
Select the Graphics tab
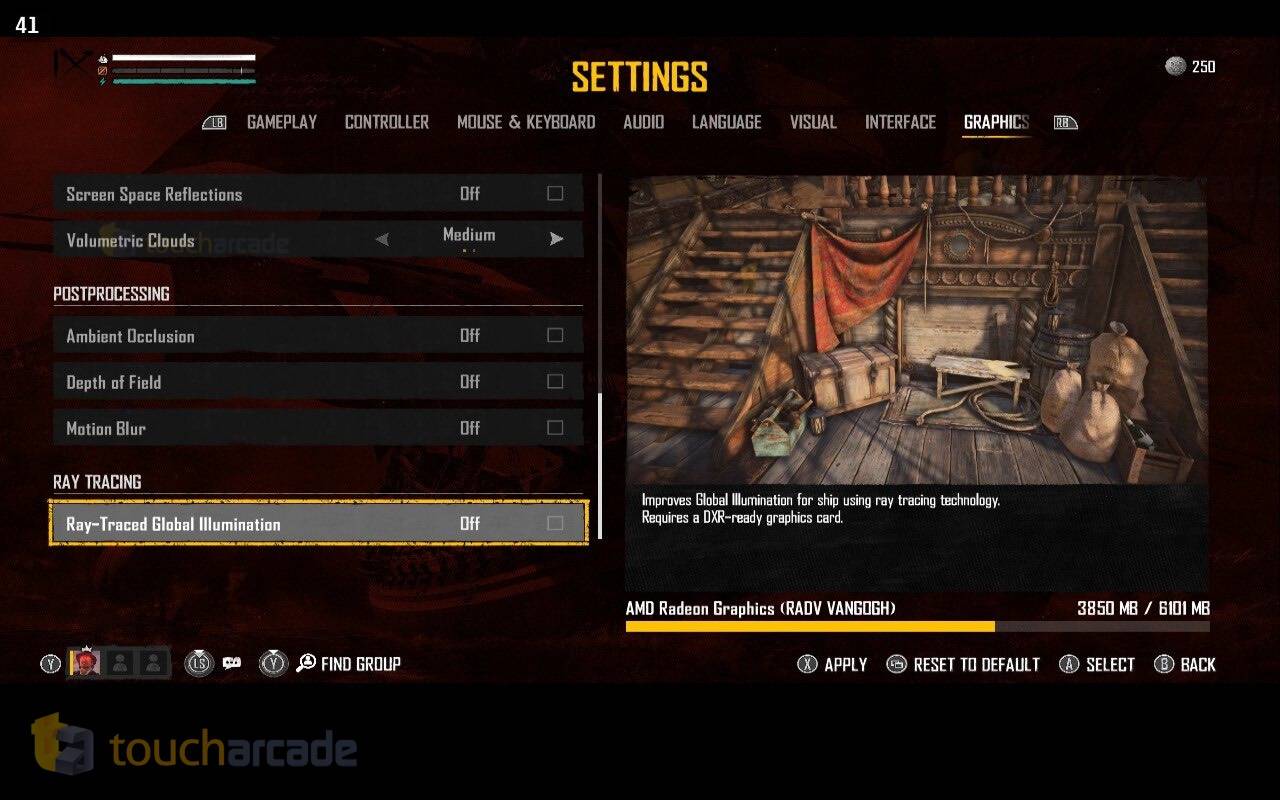coord(996,122)
